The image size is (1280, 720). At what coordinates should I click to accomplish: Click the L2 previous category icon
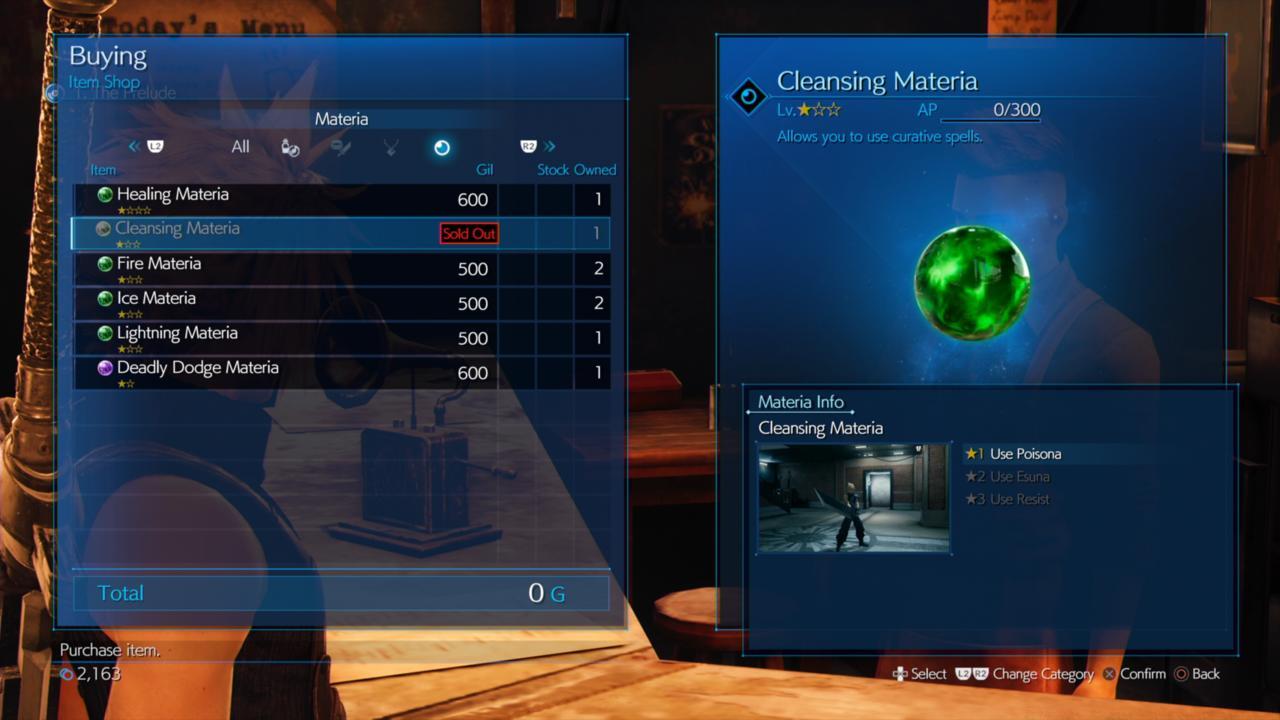pyautogui.click(x=155, y=146)
